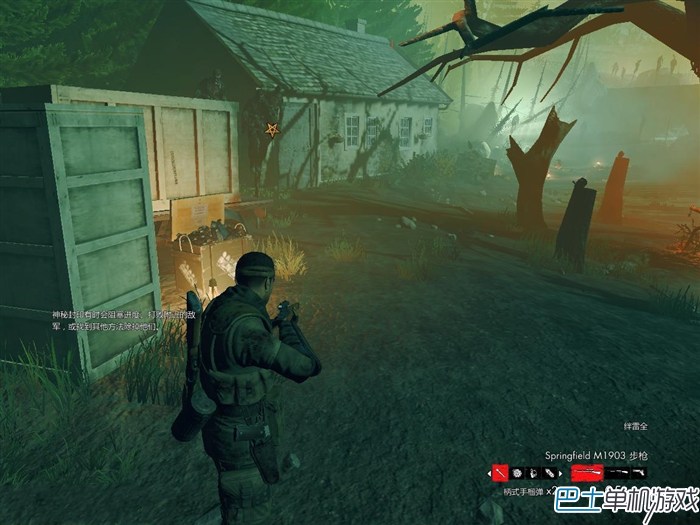
Task: Click the right arrow of the item selector
Action: pos(561,472)
